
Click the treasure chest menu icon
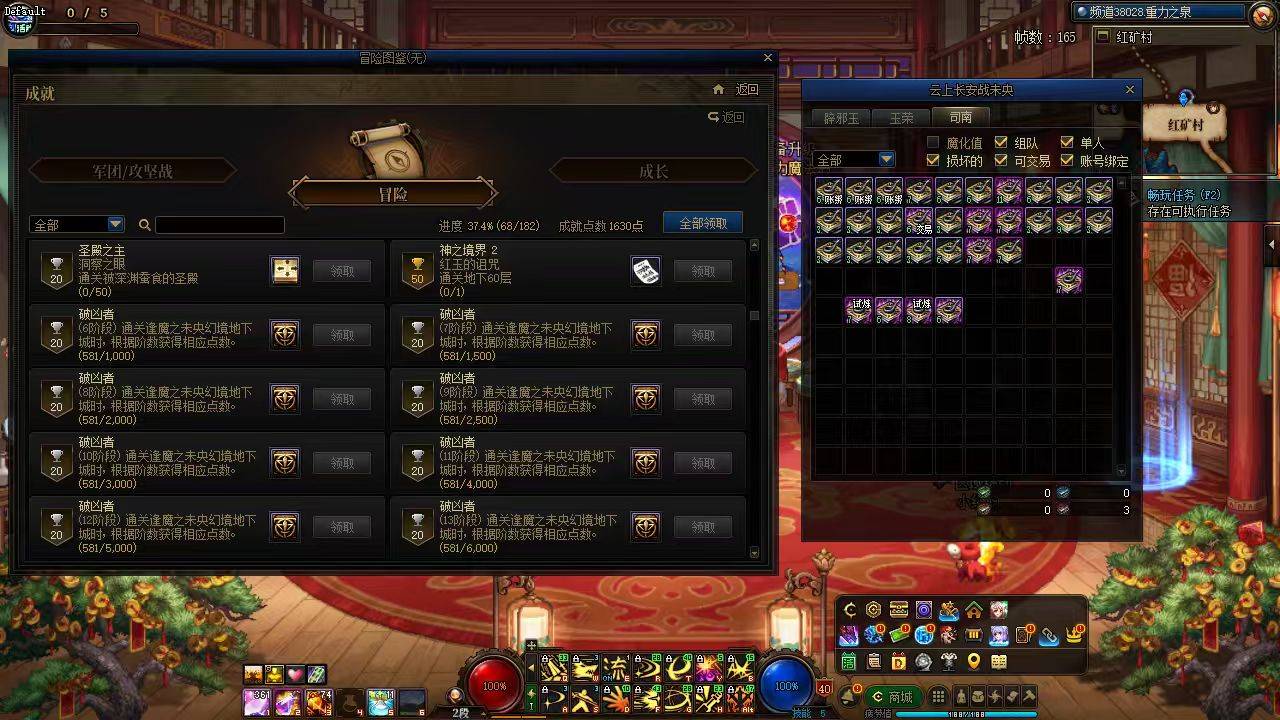click(899, 610)
